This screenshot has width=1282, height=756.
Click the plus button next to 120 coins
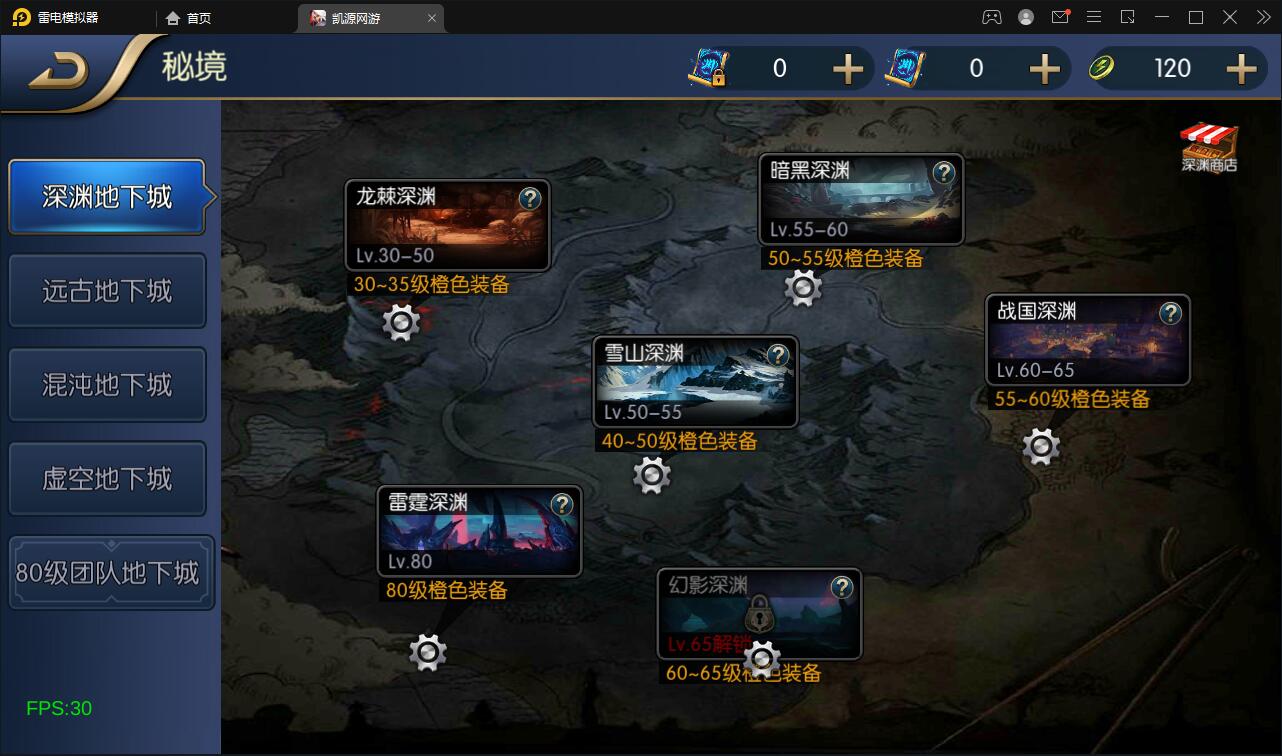pyautogui.click(x=1240, y=68)
